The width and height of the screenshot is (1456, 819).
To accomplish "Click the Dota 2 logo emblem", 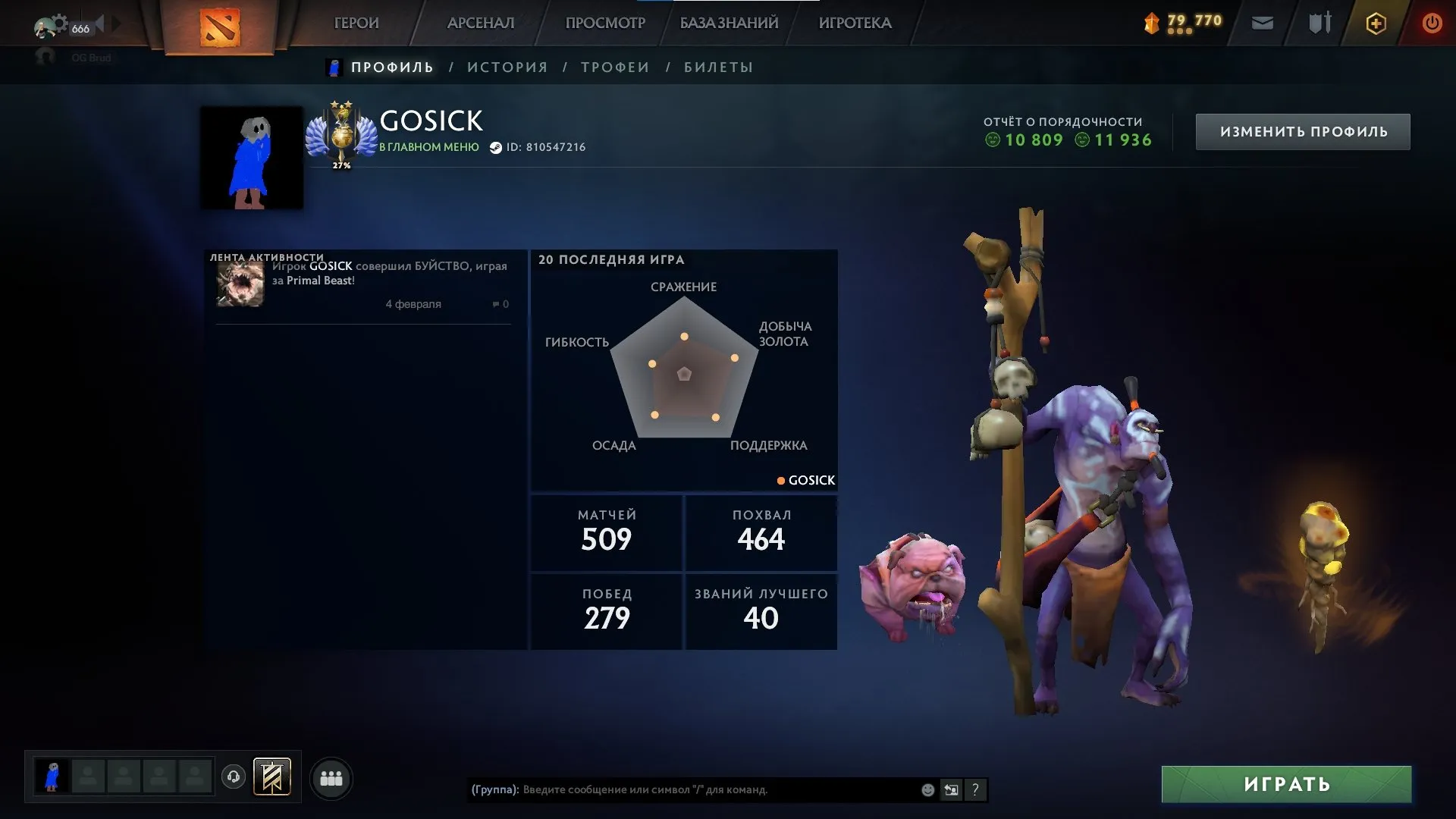I will 220,23.
